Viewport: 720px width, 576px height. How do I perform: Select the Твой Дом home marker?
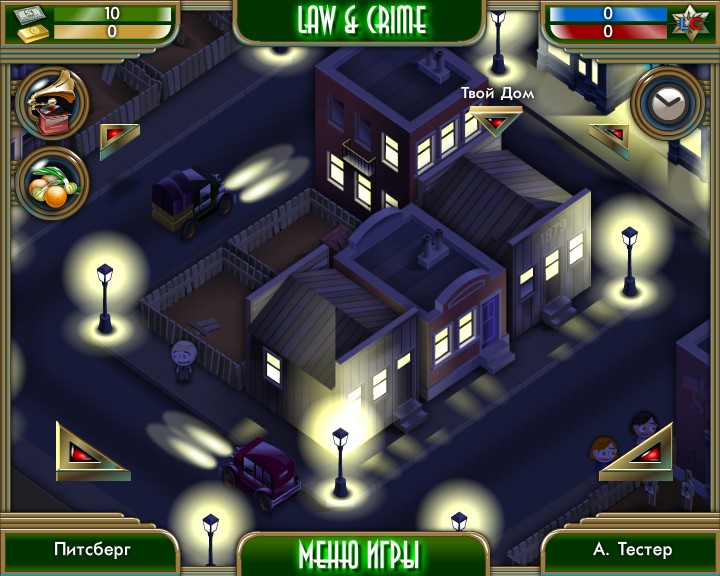[x=495, y=120]
